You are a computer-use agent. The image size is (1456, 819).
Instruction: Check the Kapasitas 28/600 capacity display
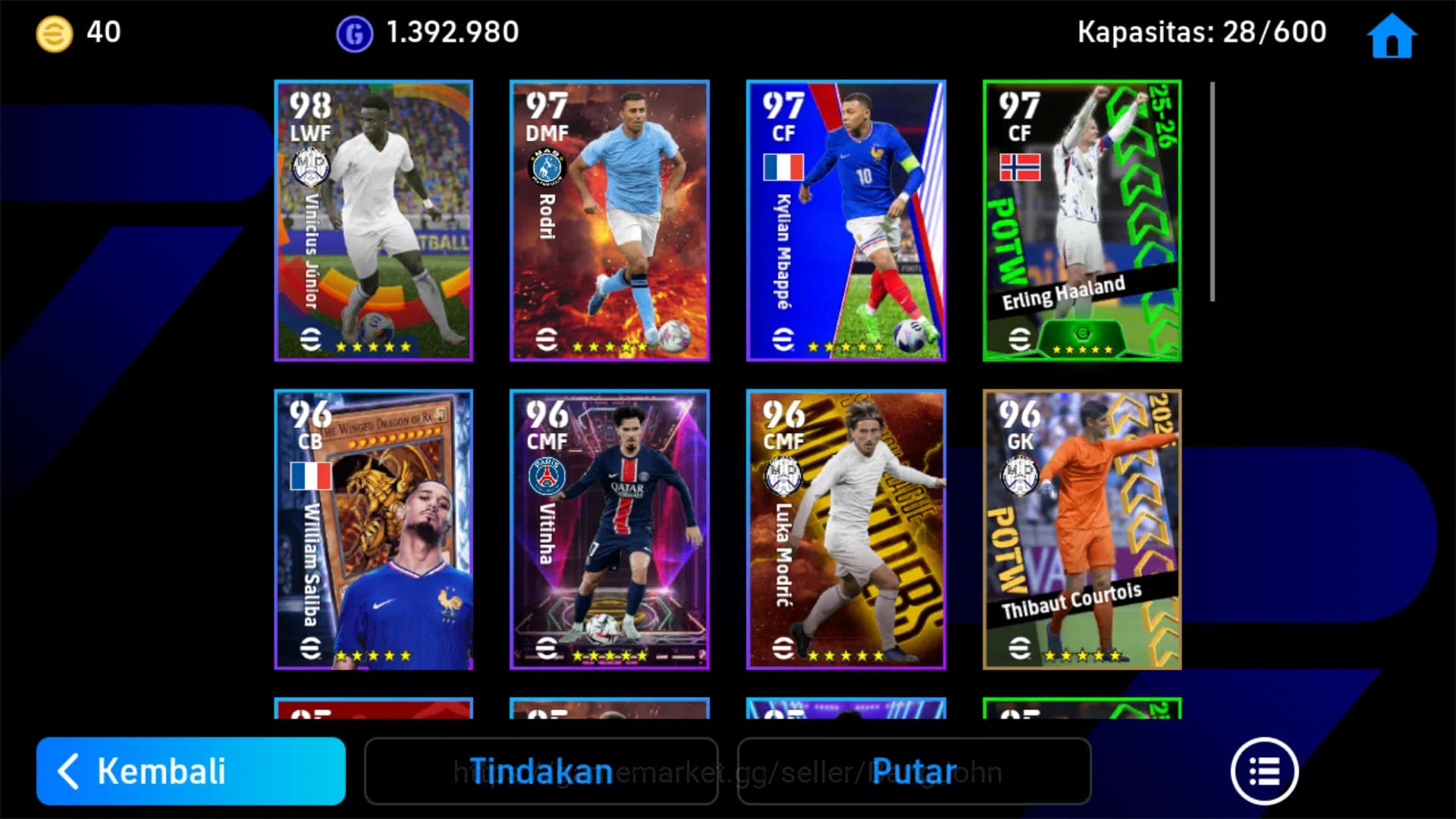(1202, 32)
